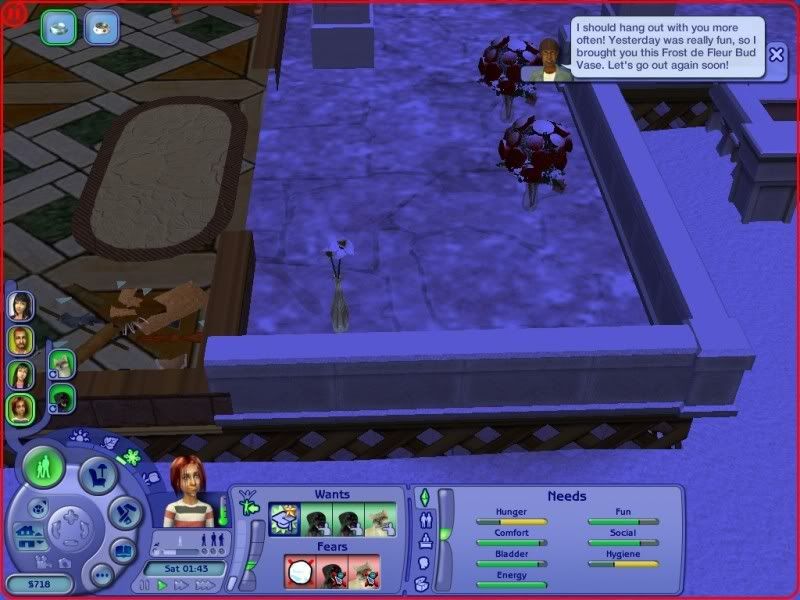Click the first queued action icon
800x600 pixels.
pyautogui.click(x=56, y=27)
